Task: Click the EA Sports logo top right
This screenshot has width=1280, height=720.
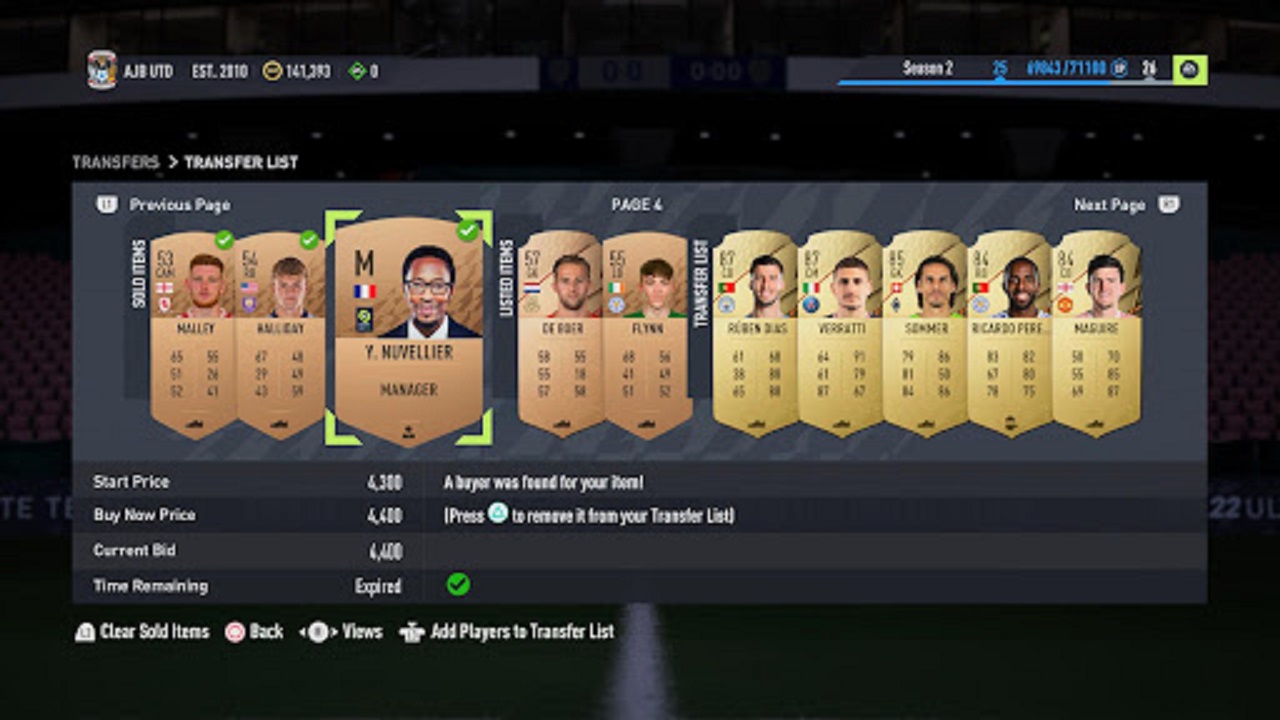Action: 1191,70
